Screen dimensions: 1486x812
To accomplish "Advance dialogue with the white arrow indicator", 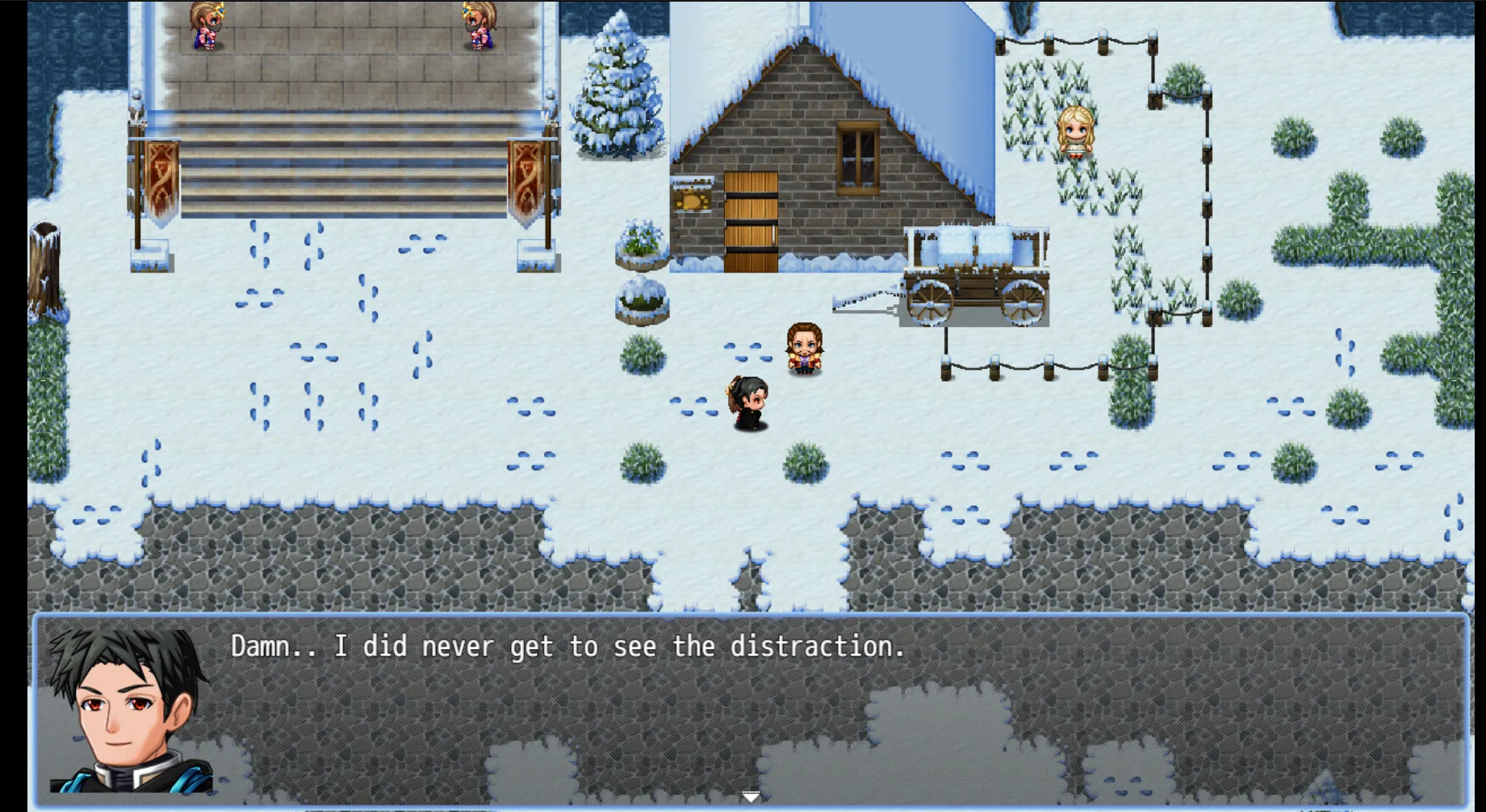I will [751, 797].
